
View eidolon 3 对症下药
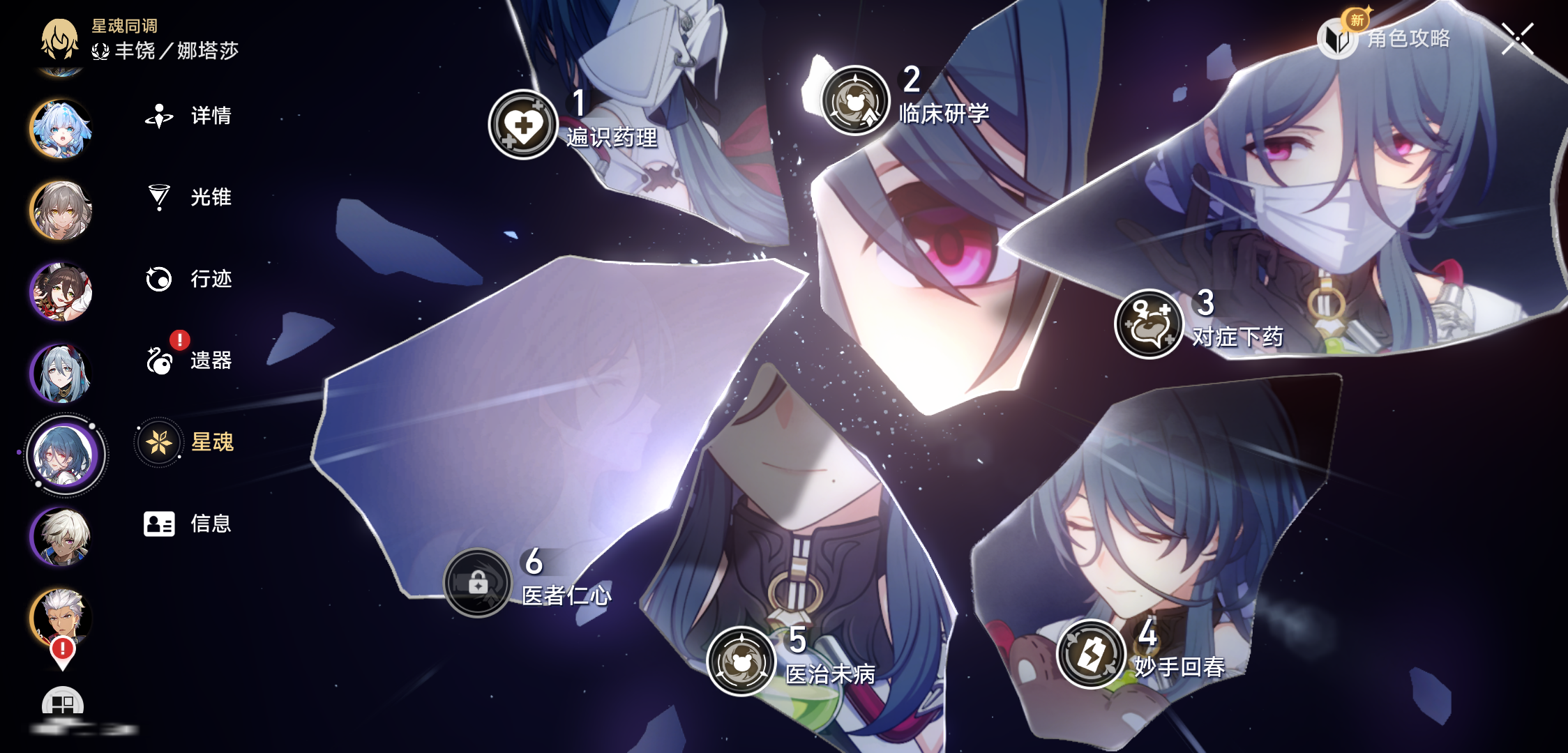[1149, 324]
